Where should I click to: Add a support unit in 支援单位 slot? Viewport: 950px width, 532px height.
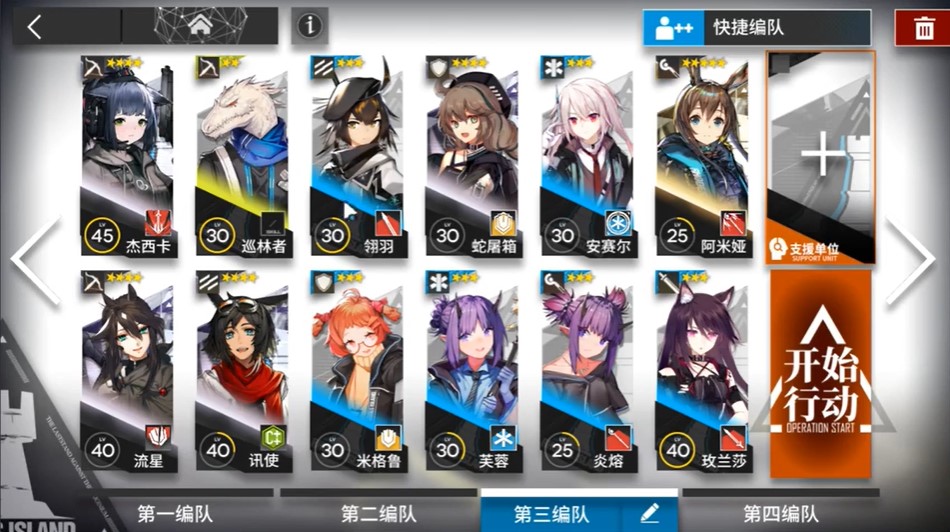pyautogui.click(x=820, y=157)
